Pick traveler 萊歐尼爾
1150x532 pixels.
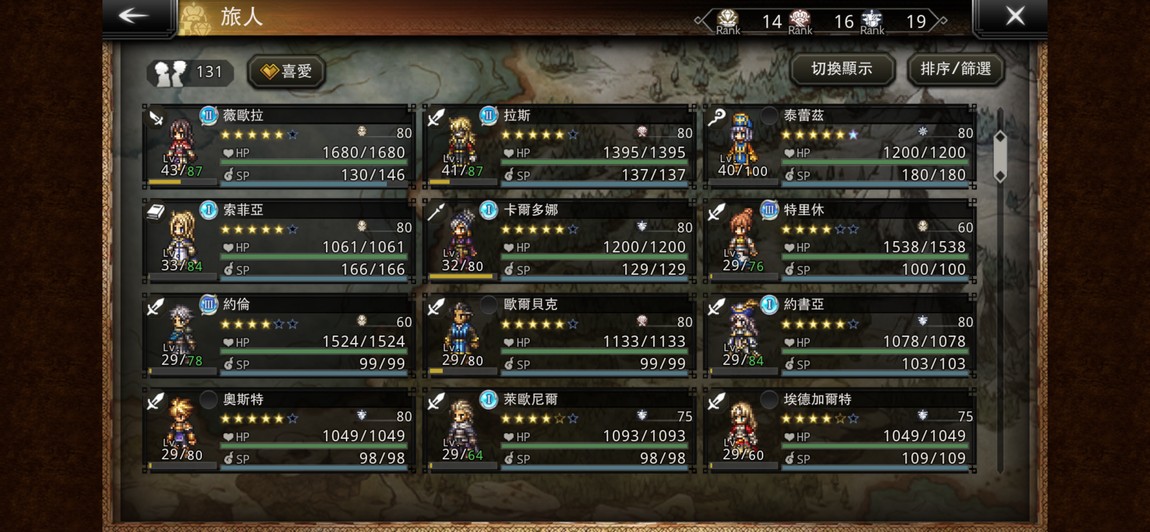pyautogui.click(x=559, y=429)
